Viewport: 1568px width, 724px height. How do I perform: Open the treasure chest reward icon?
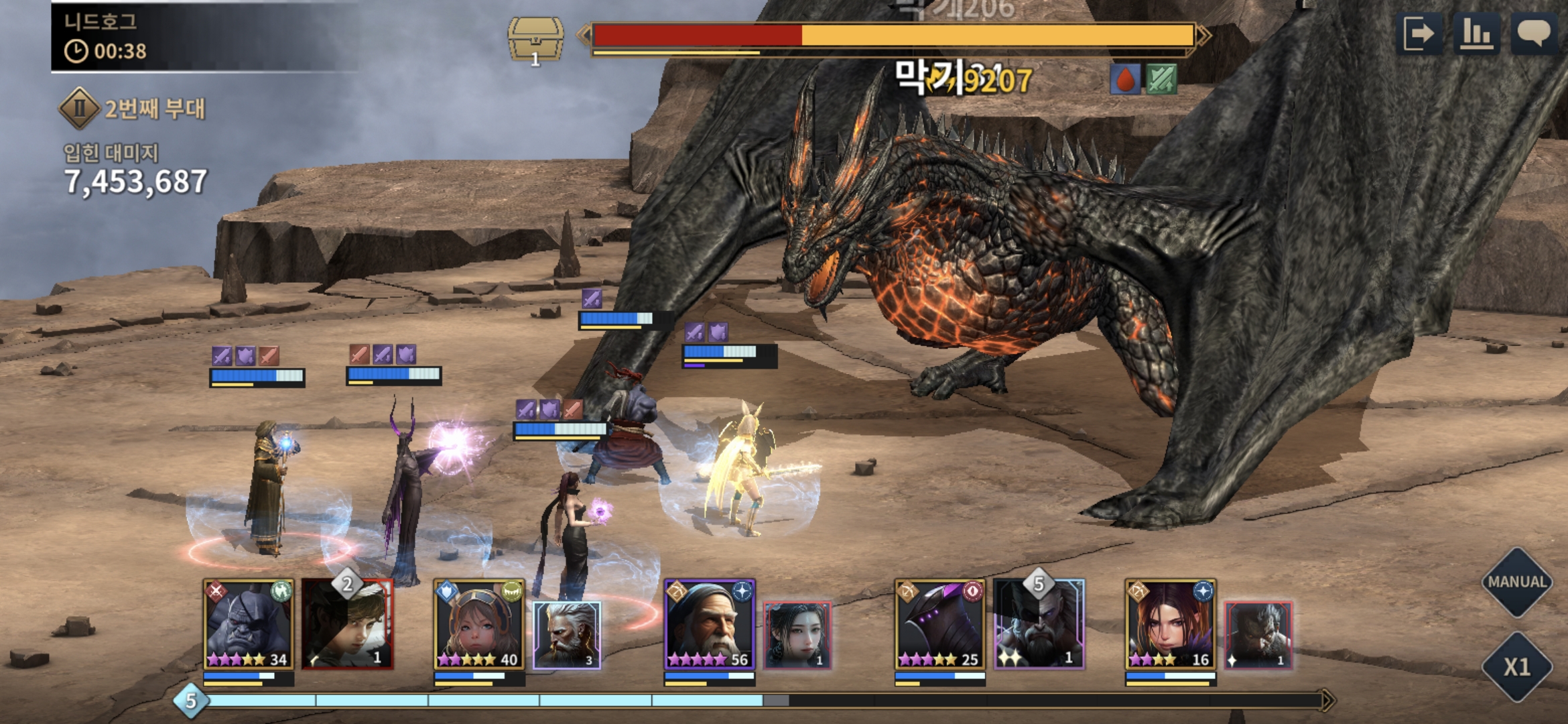(x=535, y=40)
